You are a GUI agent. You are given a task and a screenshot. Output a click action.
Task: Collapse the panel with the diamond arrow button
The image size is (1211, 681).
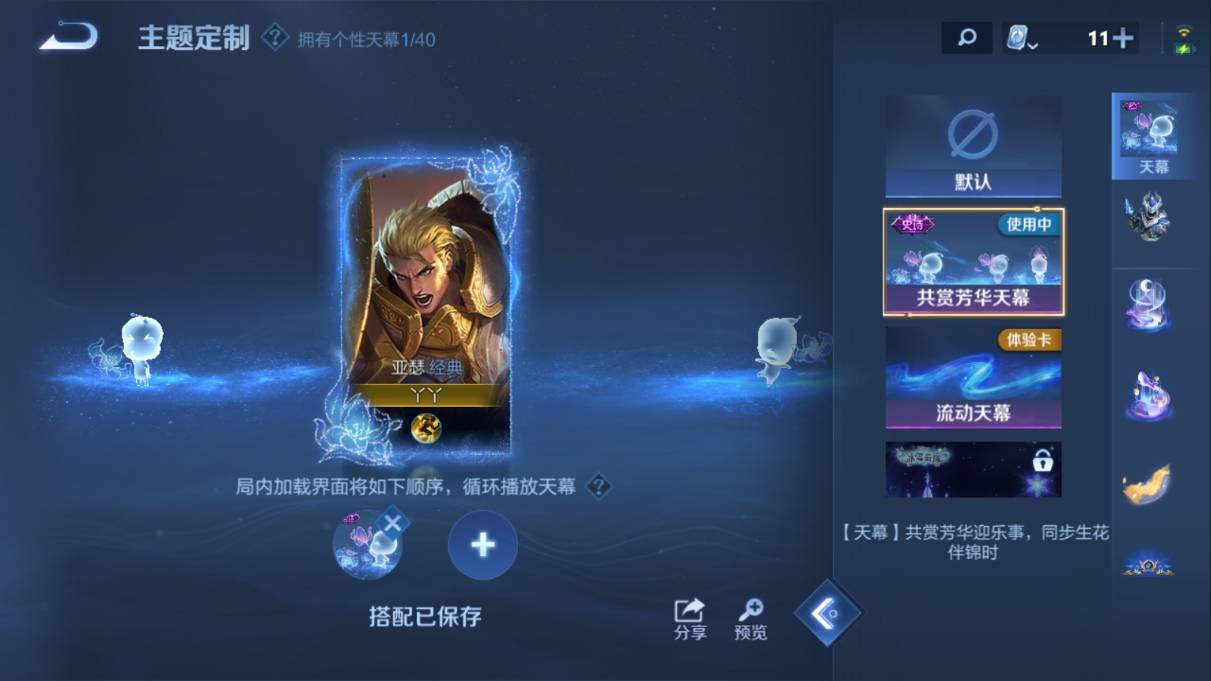827,612
